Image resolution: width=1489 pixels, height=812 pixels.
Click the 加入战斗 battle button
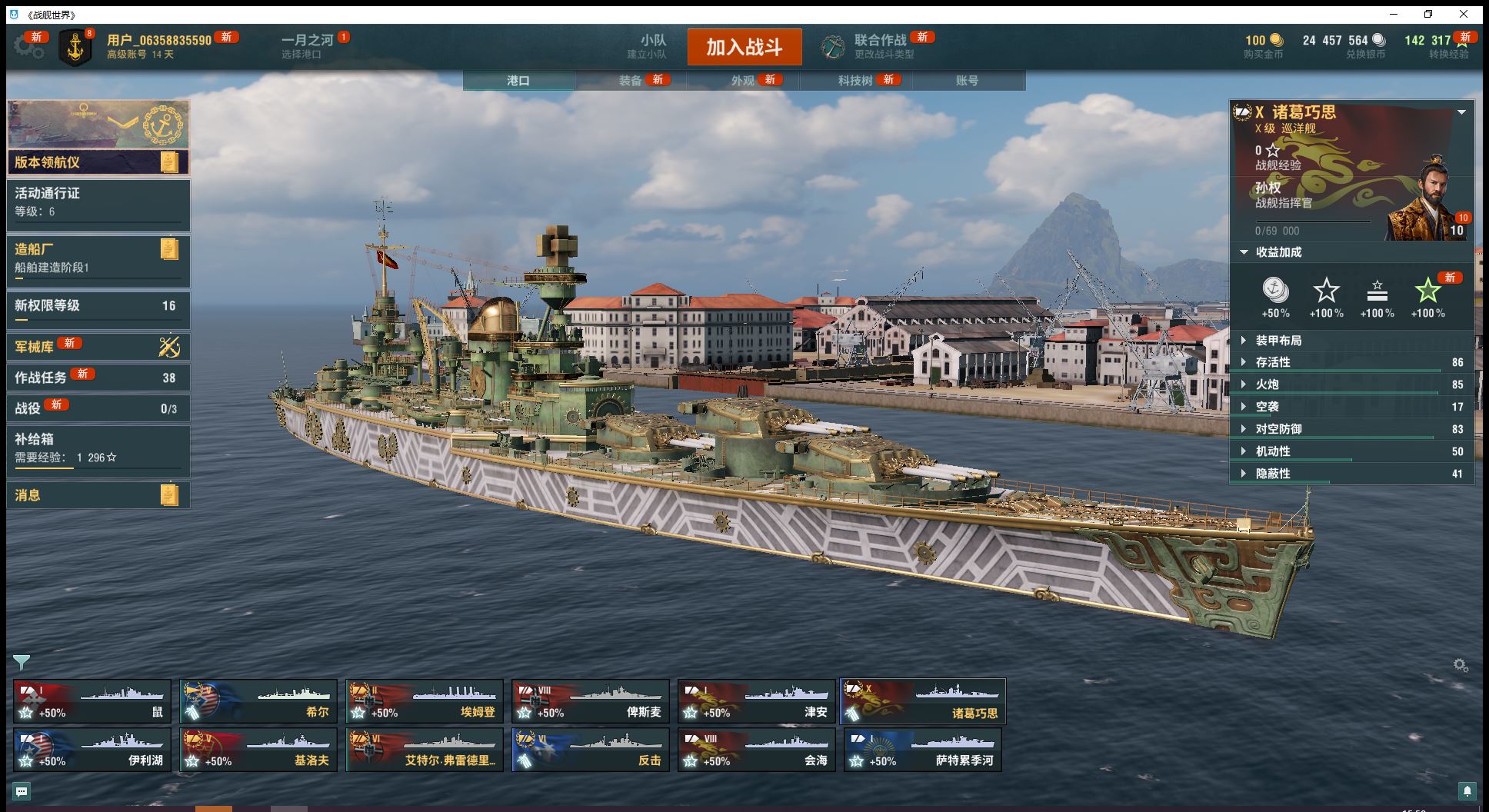point(744,47)
